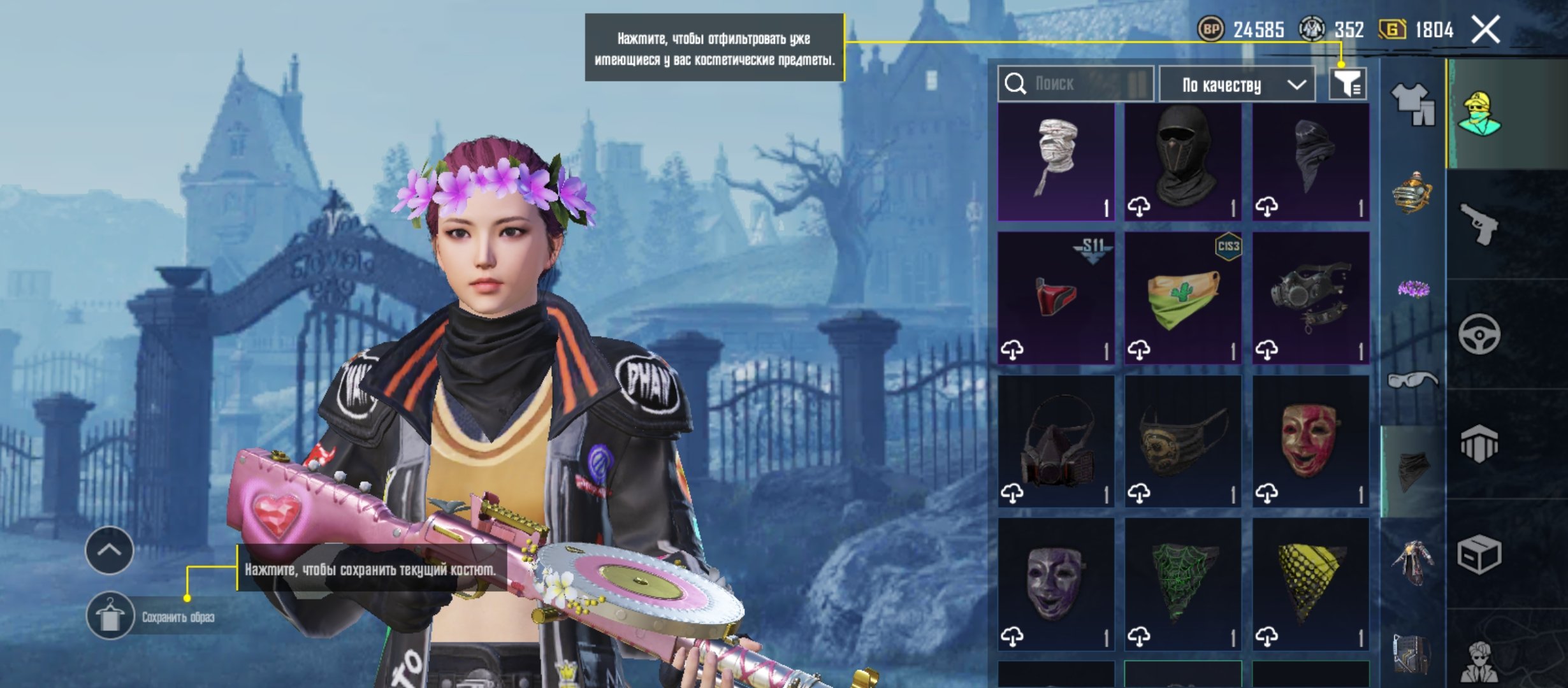Close the wardrobe screen with the X
The height and width of the screenshot is (688, 1568).
[1485, 30]
